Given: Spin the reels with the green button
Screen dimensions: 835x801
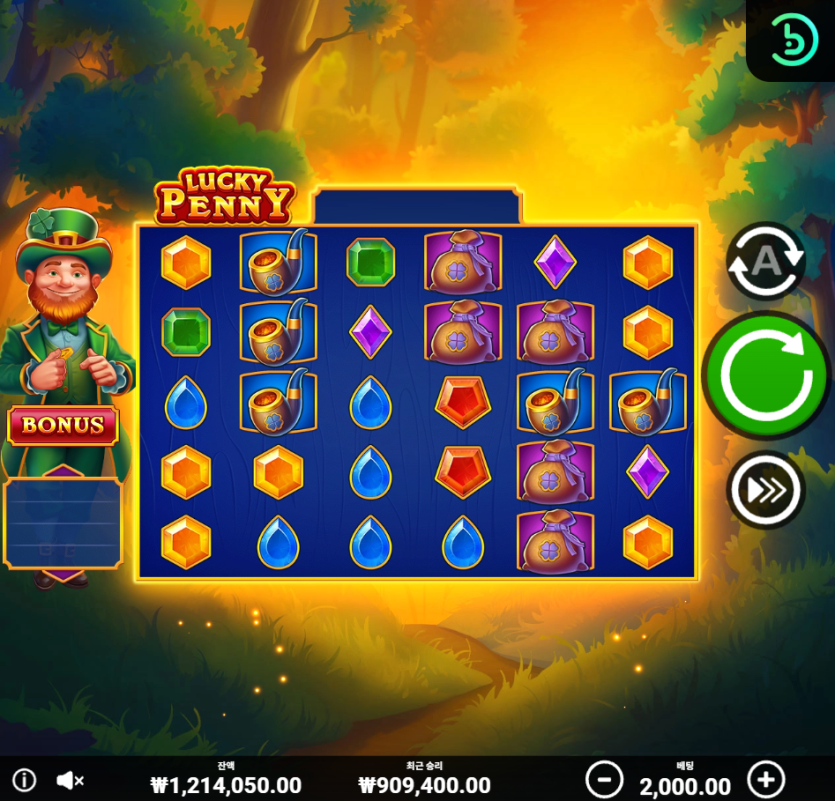Looking at the screenshot, I should click(x=767, y=375).
